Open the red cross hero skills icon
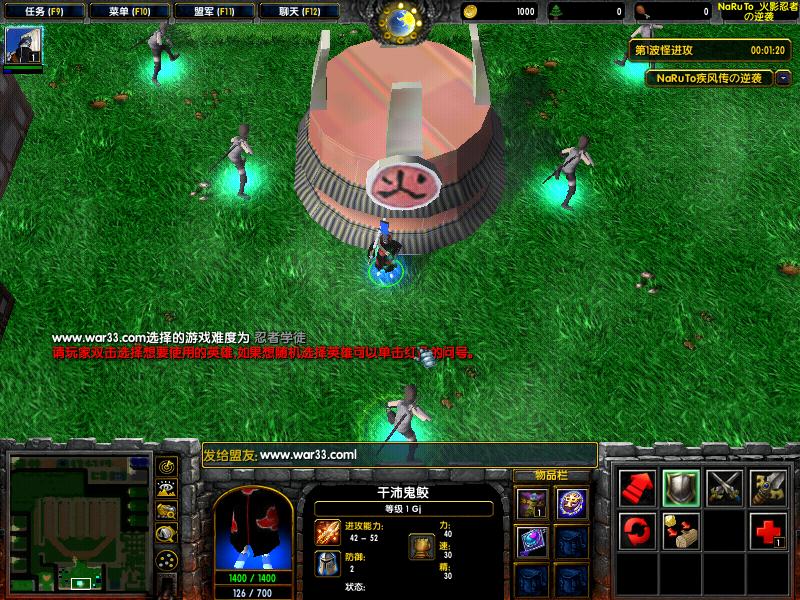Viewport: 800px width, 600px height. [x=766, y=529]
